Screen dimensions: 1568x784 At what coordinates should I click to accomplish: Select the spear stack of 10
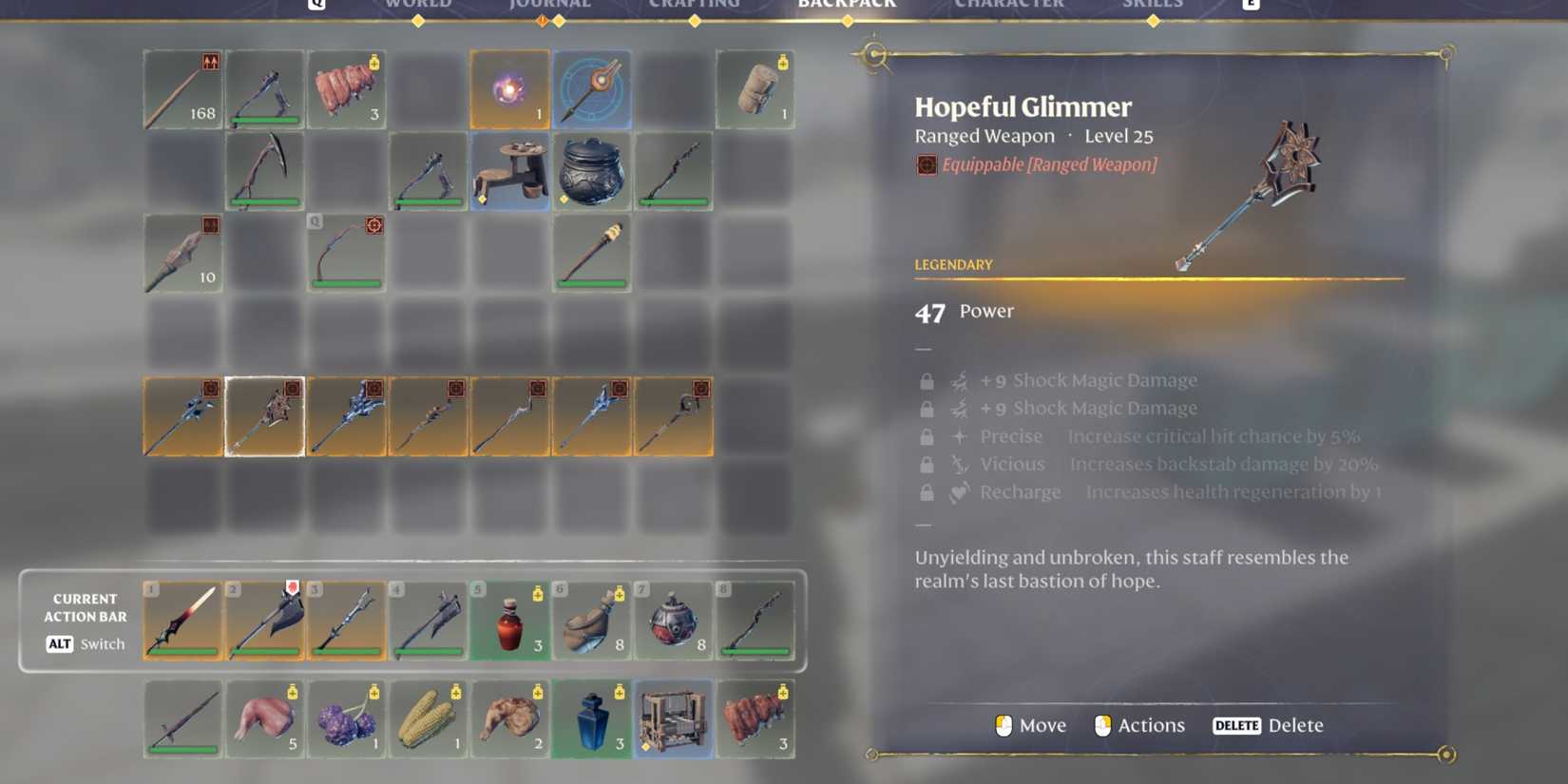pos(182,252)
